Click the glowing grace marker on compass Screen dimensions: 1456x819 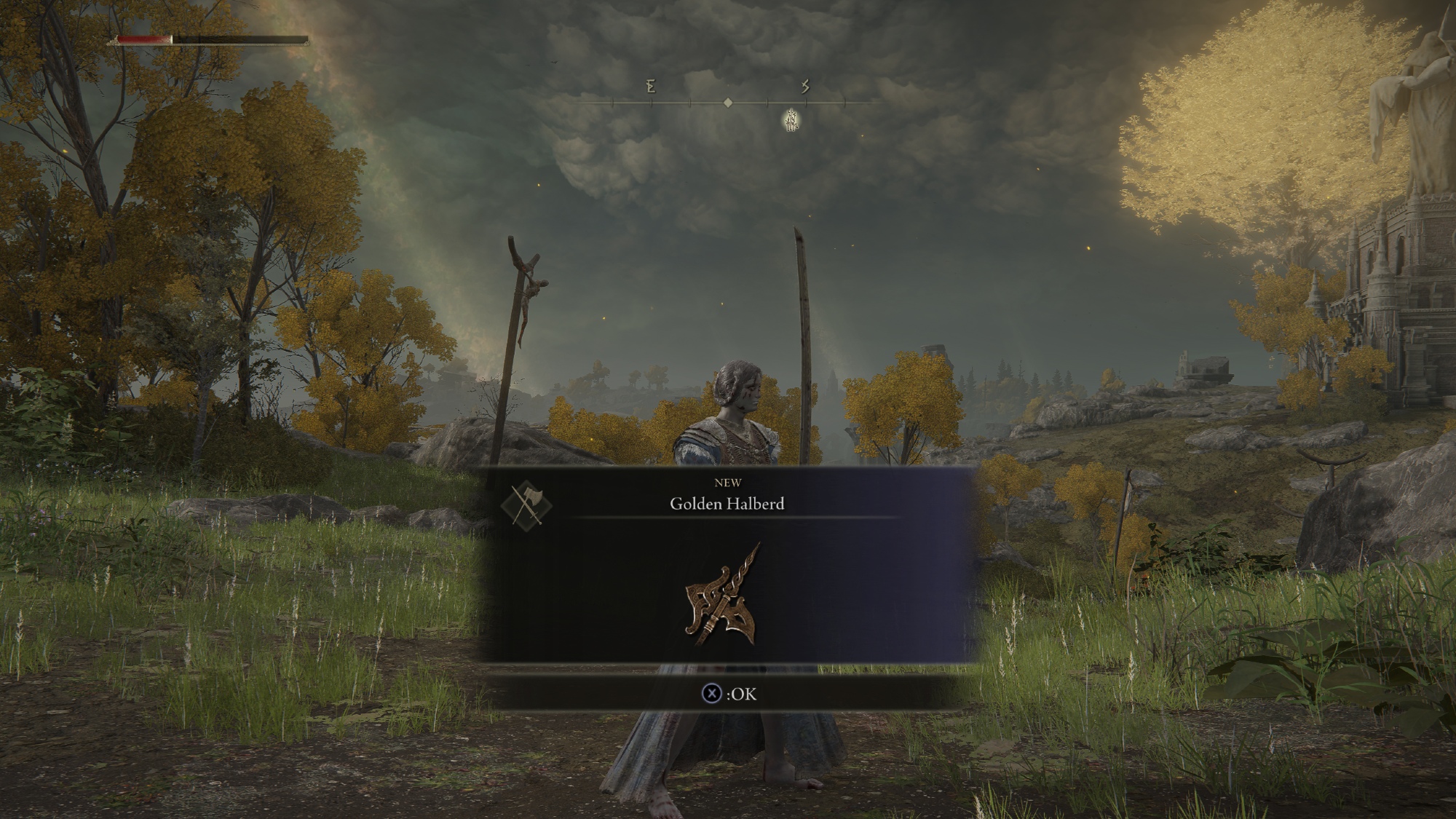791,120
